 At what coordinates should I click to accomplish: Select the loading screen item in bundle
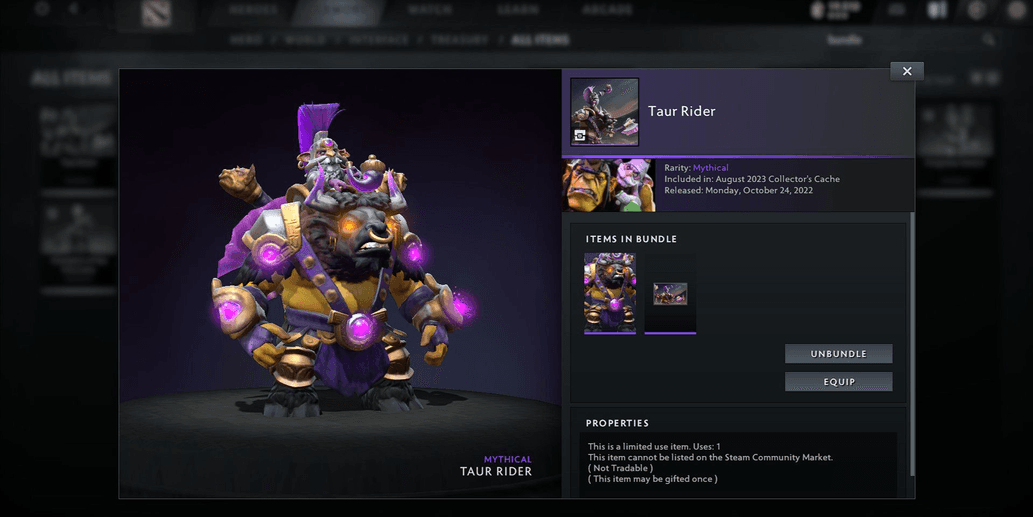point(670,293)
